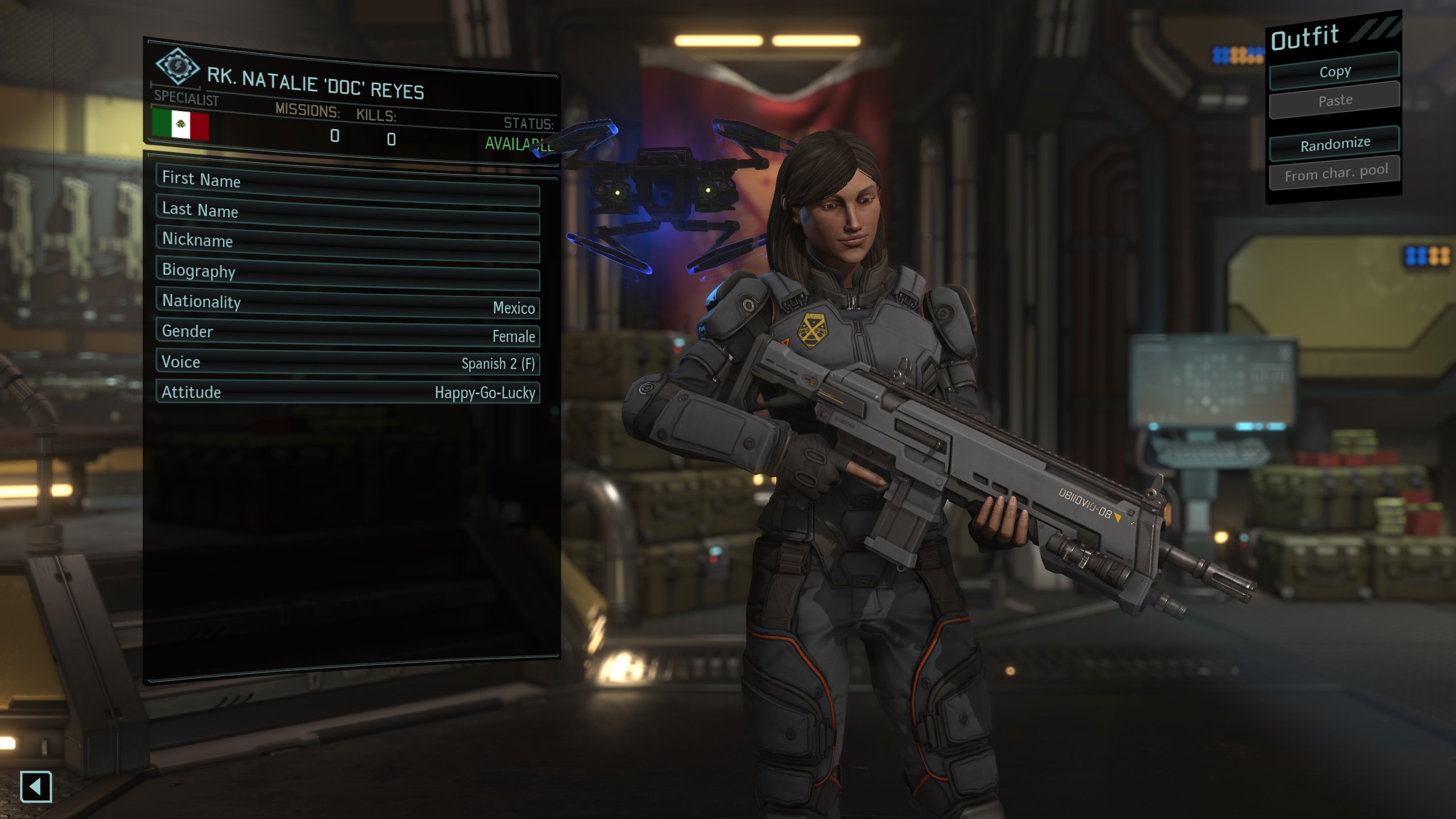The width and height of the screenshot is (1456, 819).
Task: Select a different Voice option
Action: [348, 363]
